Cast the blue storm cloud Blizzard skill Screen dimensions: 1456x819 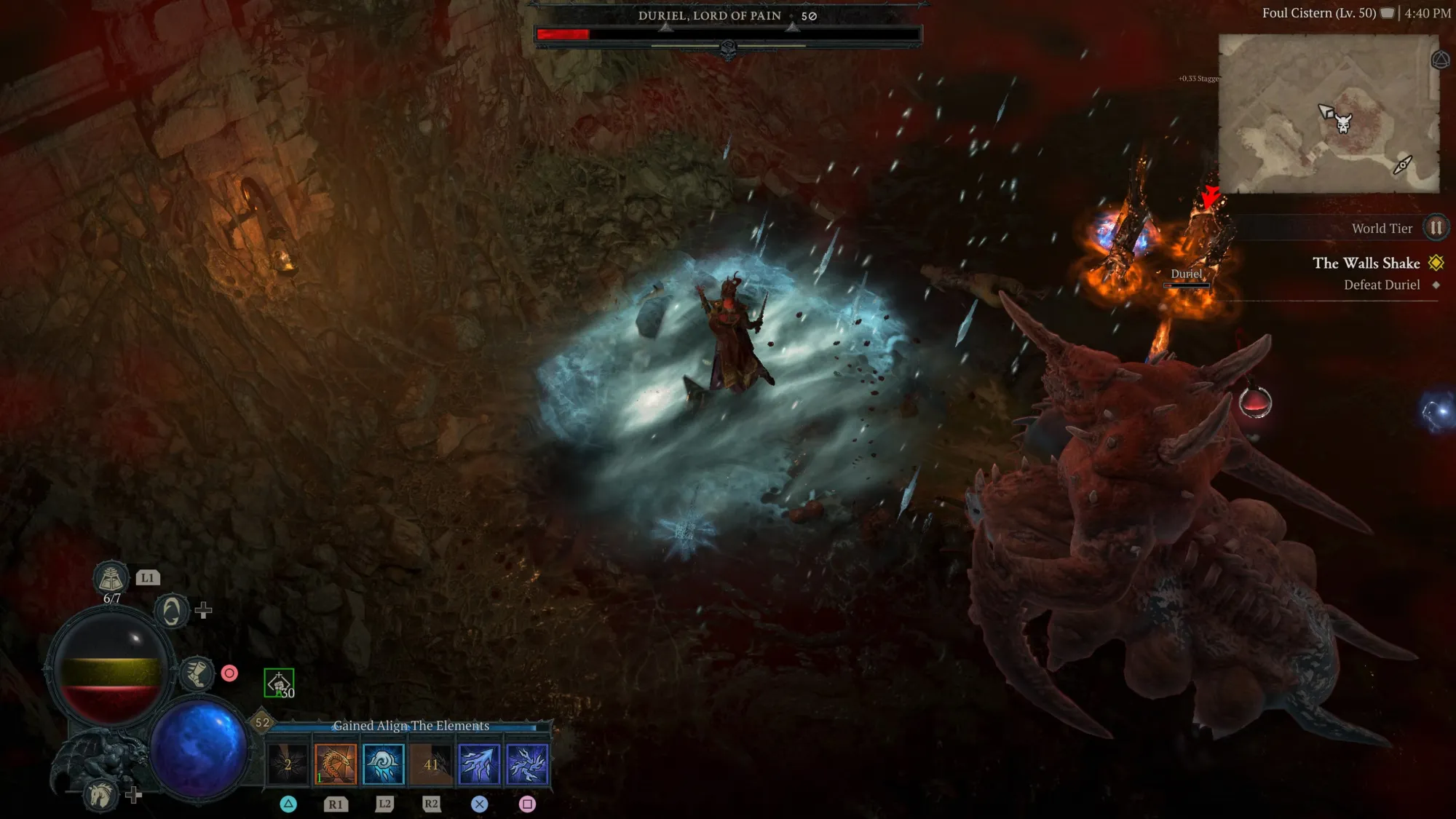384,764
